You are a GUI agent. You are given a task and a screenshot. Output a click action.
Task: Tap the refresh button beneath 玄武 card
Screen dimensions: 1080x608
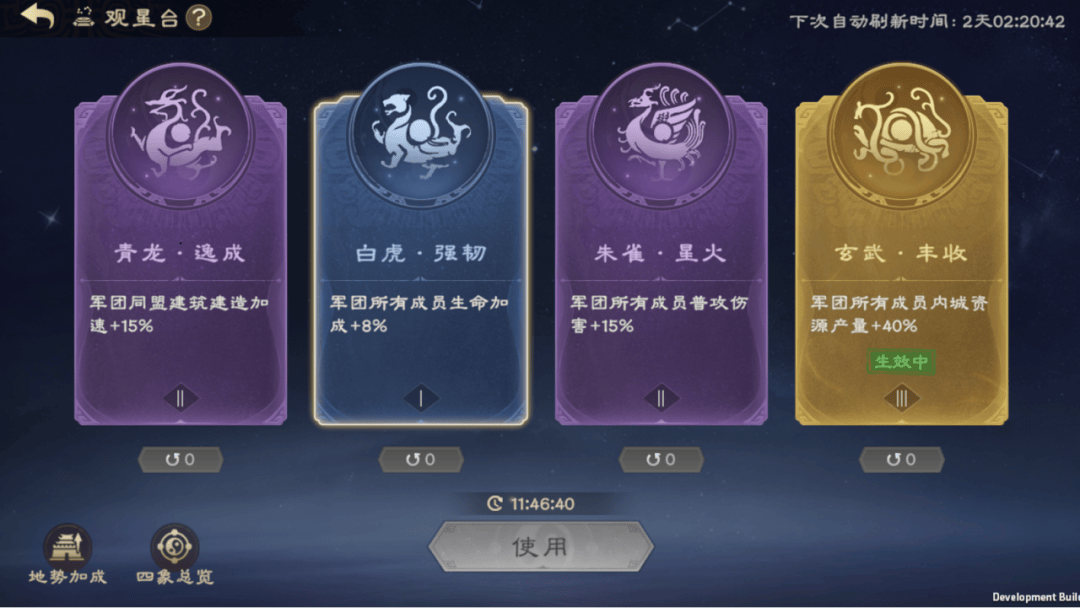pos(901,460)
